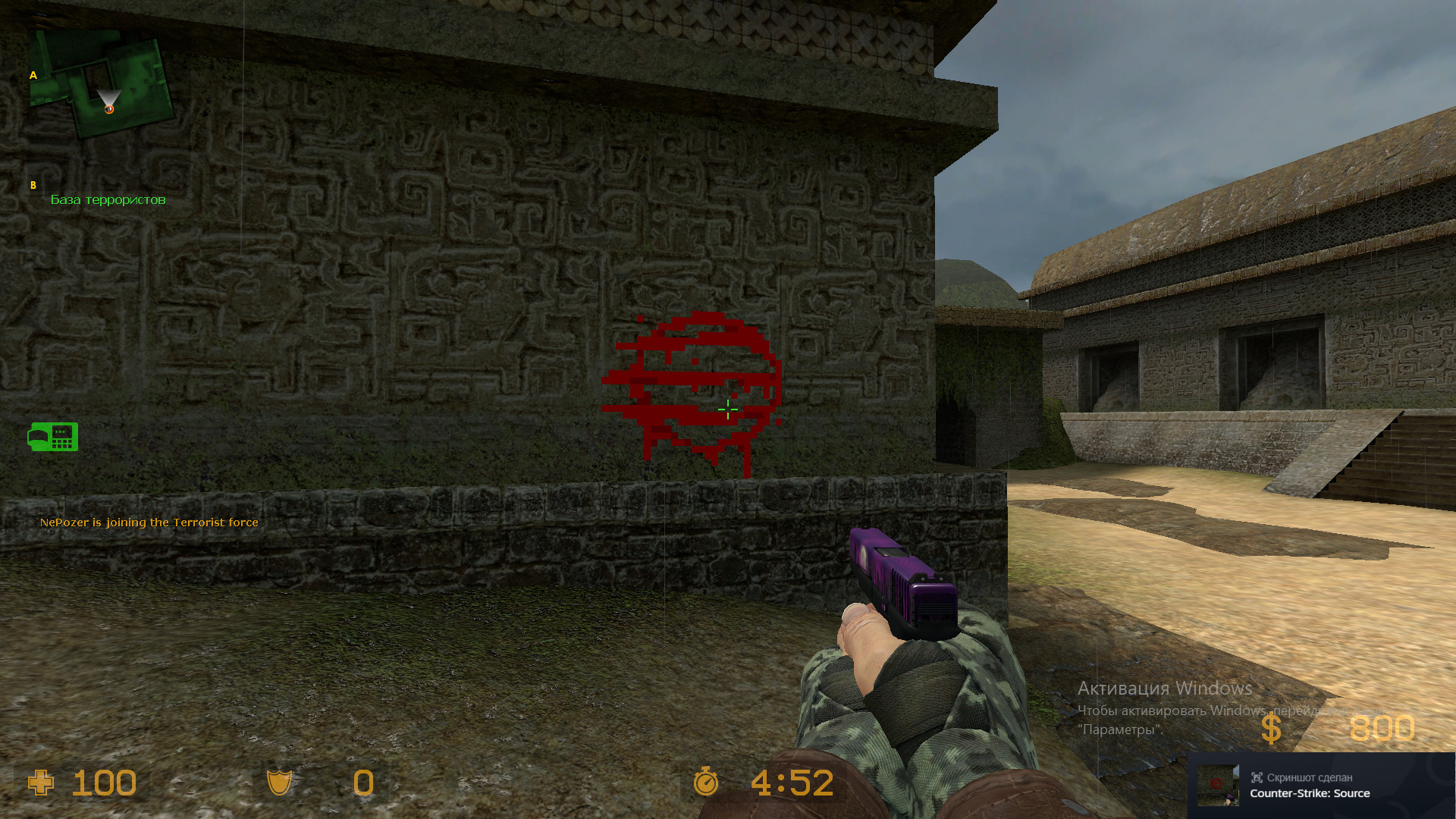
Task: Click the bombsite A letter on the radar
Action: [x=33, y=75]
